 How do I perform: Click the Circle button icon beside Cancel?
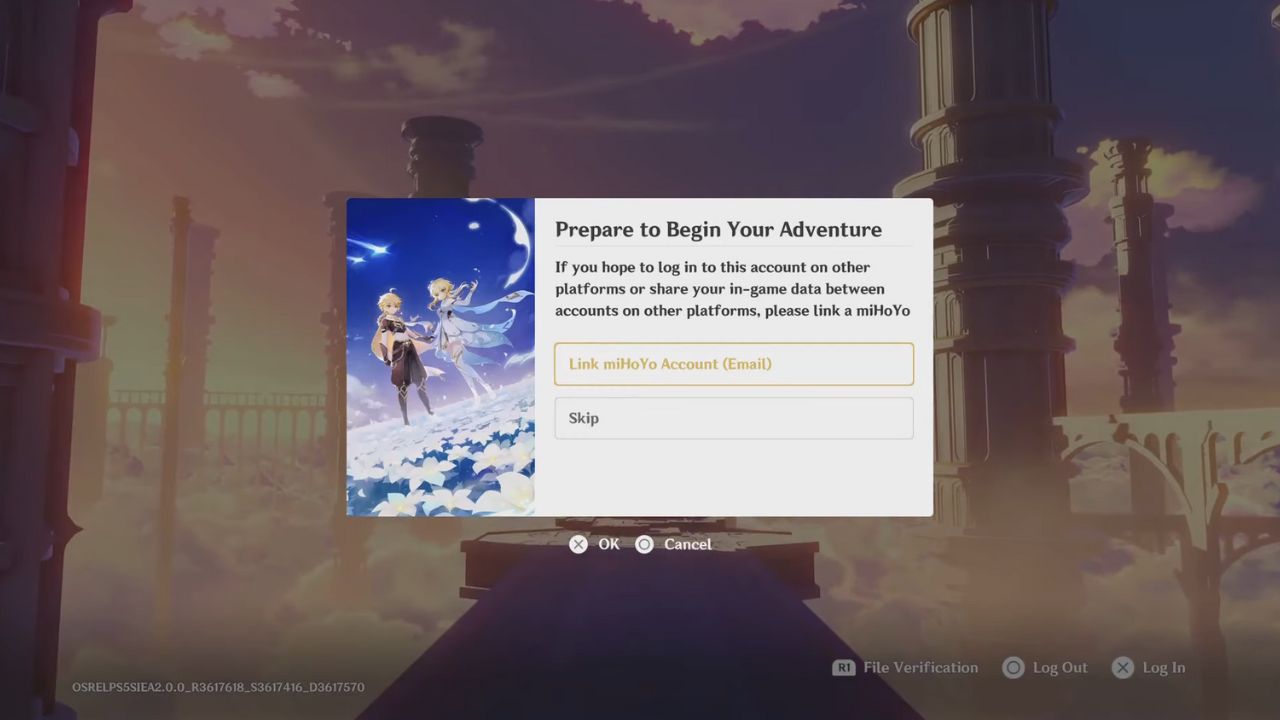(645, 544)
